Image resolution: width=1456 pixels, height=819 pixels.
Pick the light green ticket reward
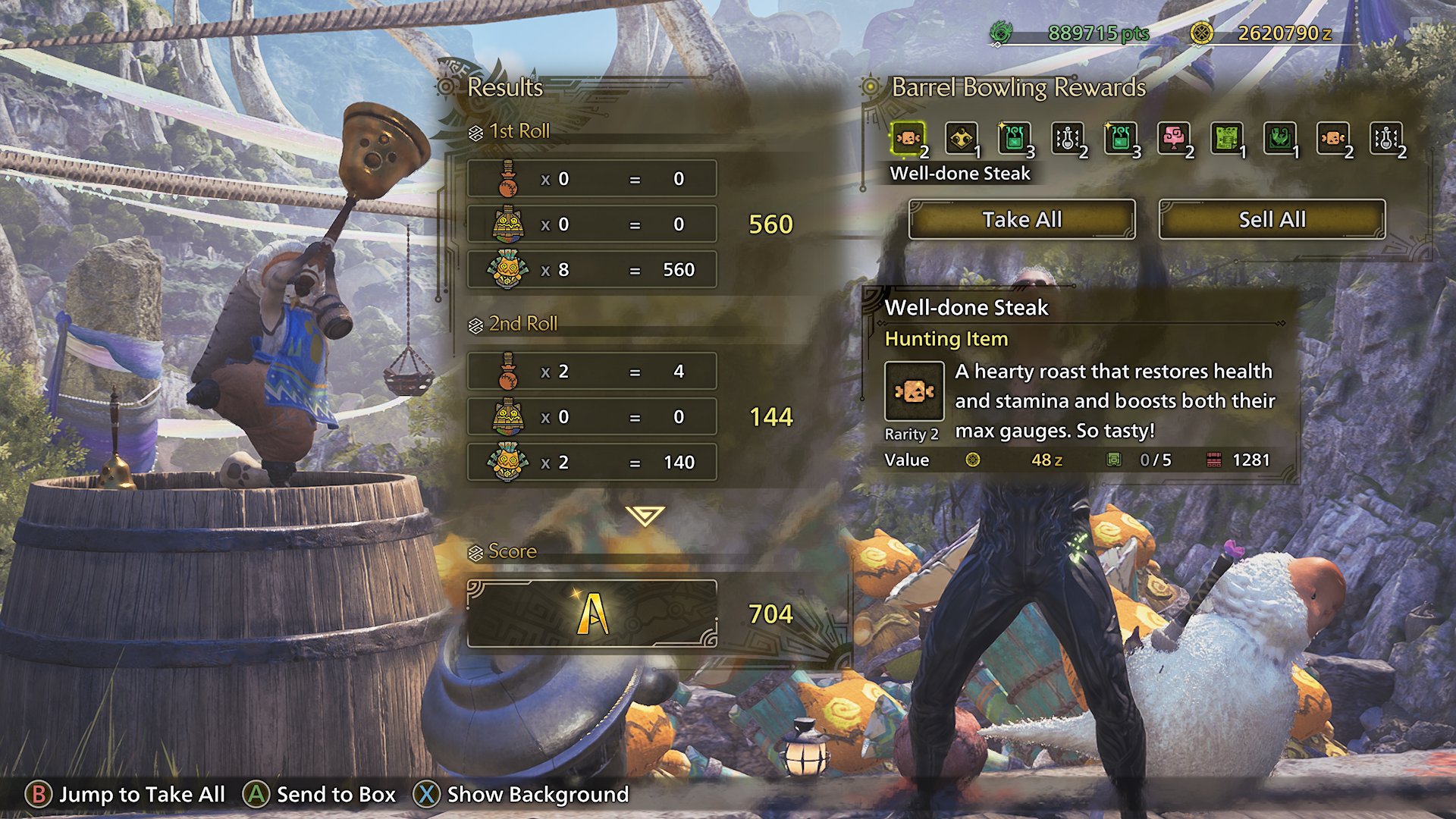[x=1226, y=139]
